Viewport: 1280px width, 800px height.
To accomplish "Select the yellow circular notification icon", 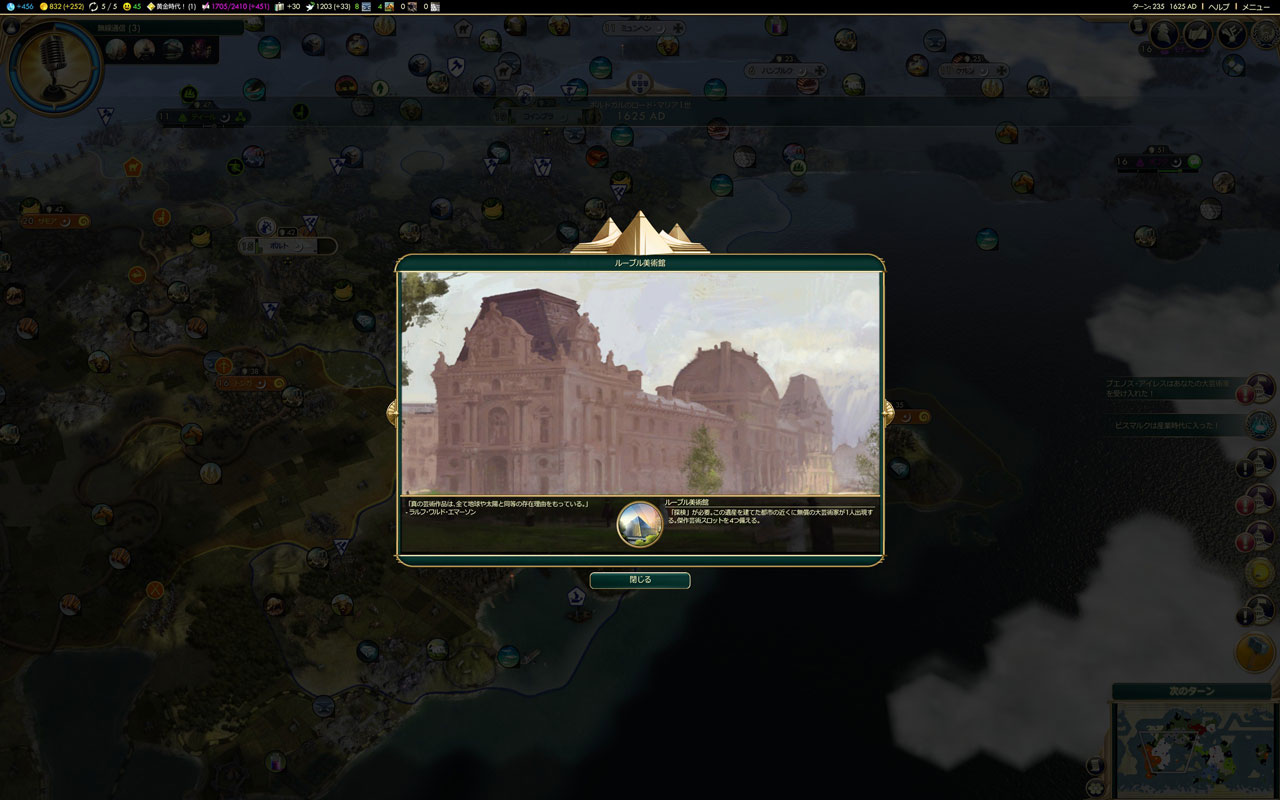I will point(1260,573).
